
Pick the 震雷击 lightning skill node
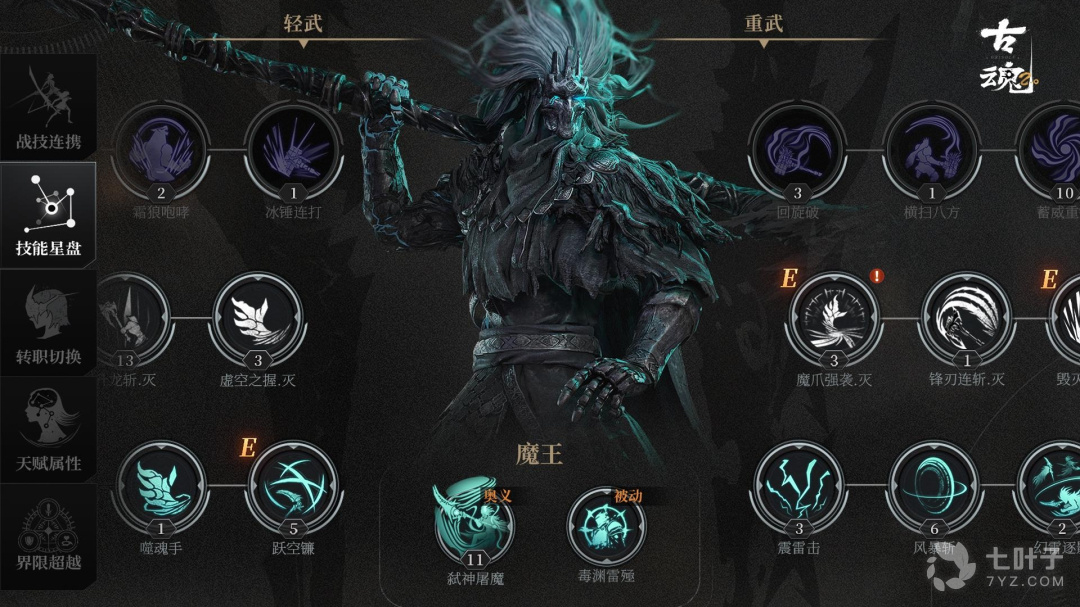[797, 489]
